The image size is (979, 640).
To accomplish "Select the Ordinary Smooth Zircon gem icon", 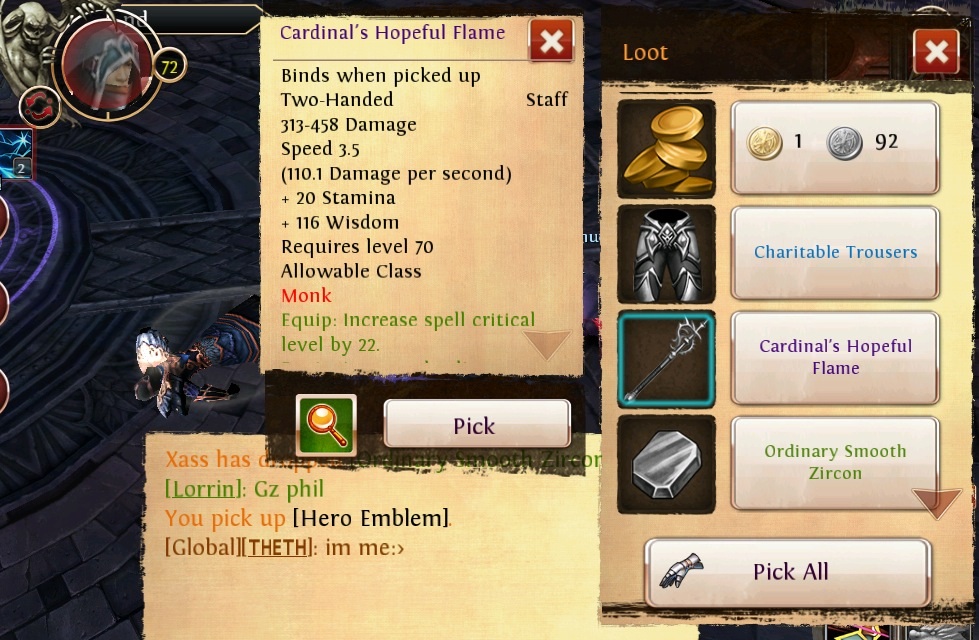I will (x=666, y=464).
